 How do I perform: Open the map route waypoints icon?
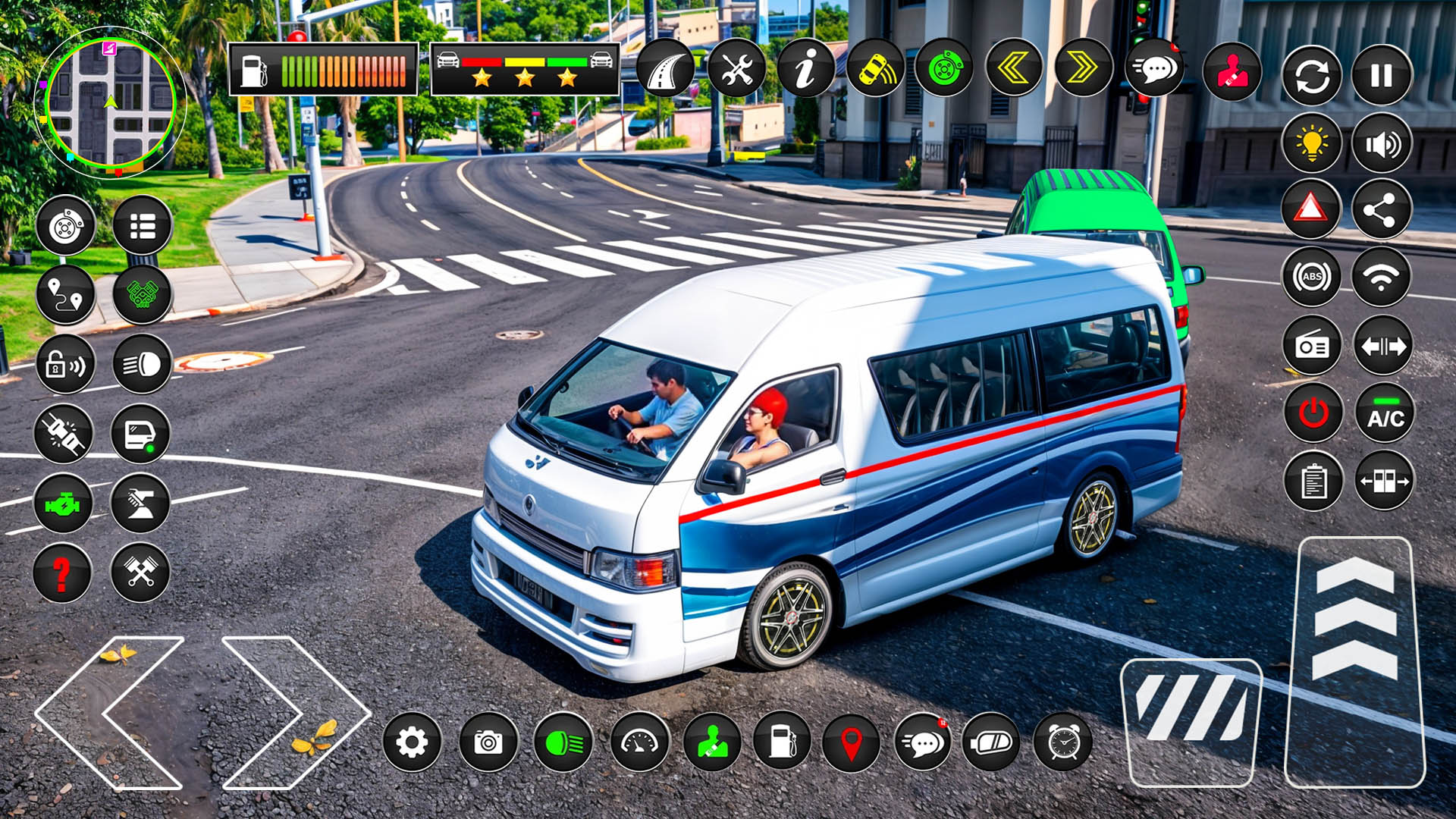coord(68,293)
